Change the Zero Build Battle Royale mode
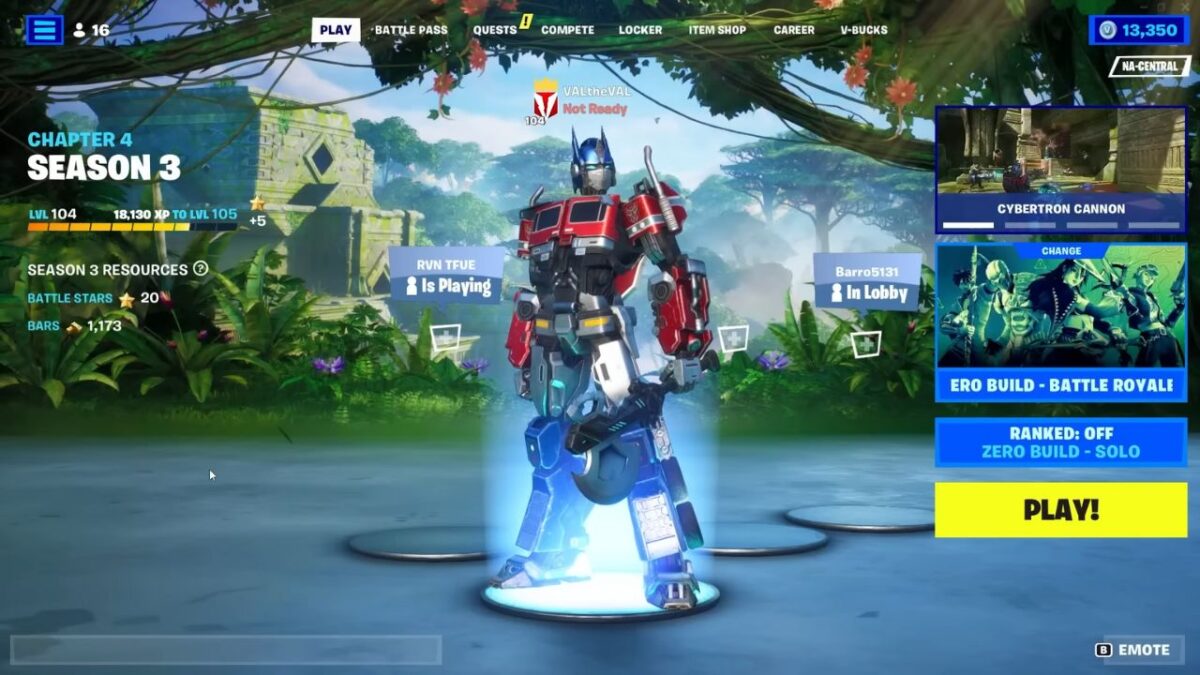The image size is (1200, 675). [1060, 322]
